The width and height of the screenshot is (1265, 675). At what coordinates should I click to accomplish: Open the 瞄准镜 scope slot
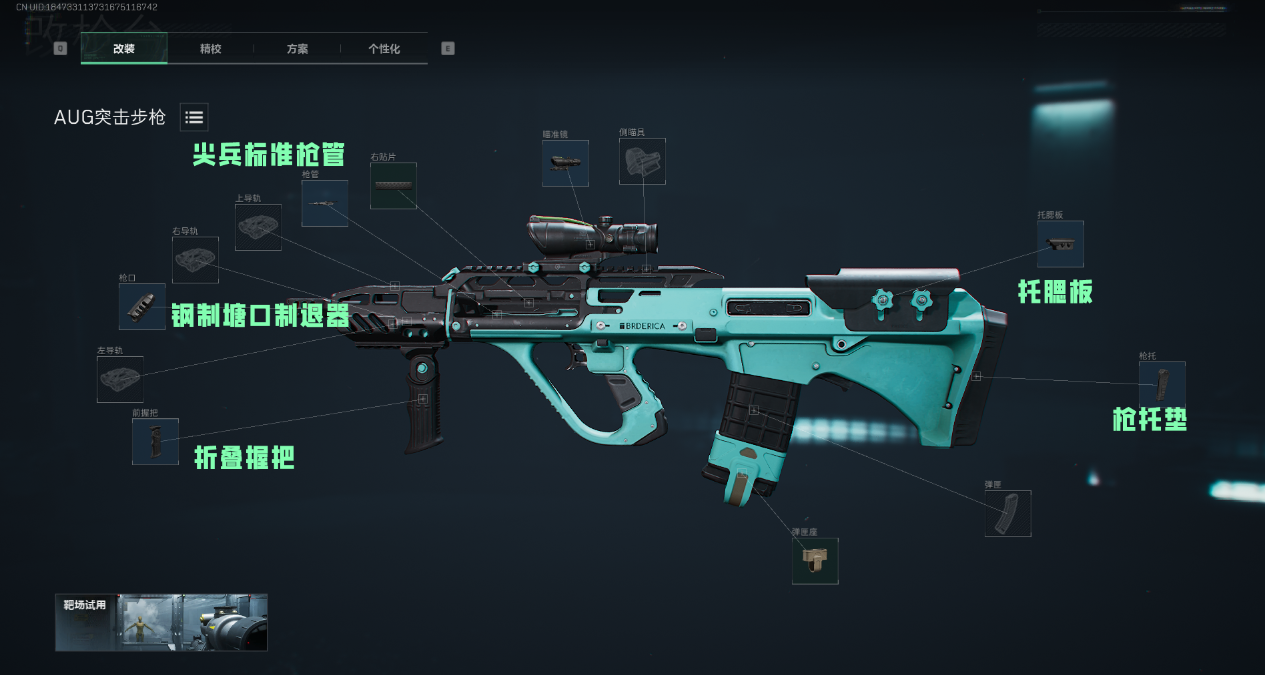coord(565,163)
